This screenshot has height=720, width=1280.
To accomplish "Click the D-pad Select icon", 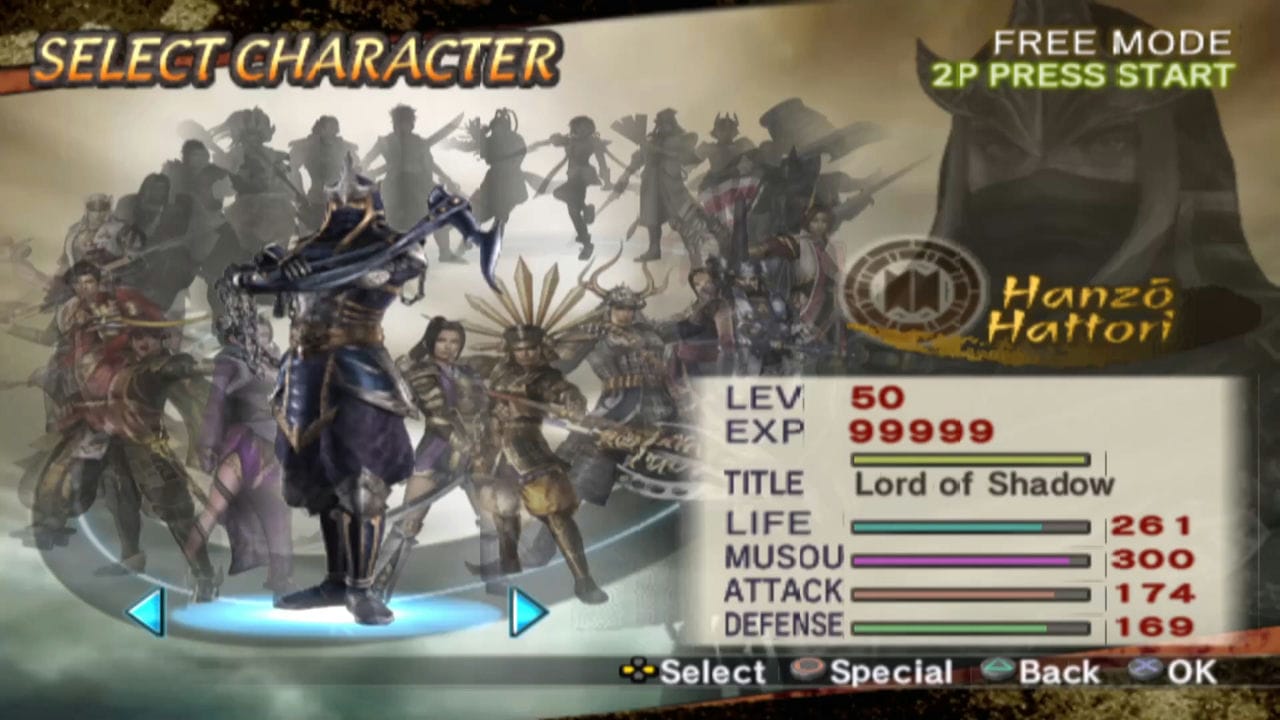I will 640,672.
